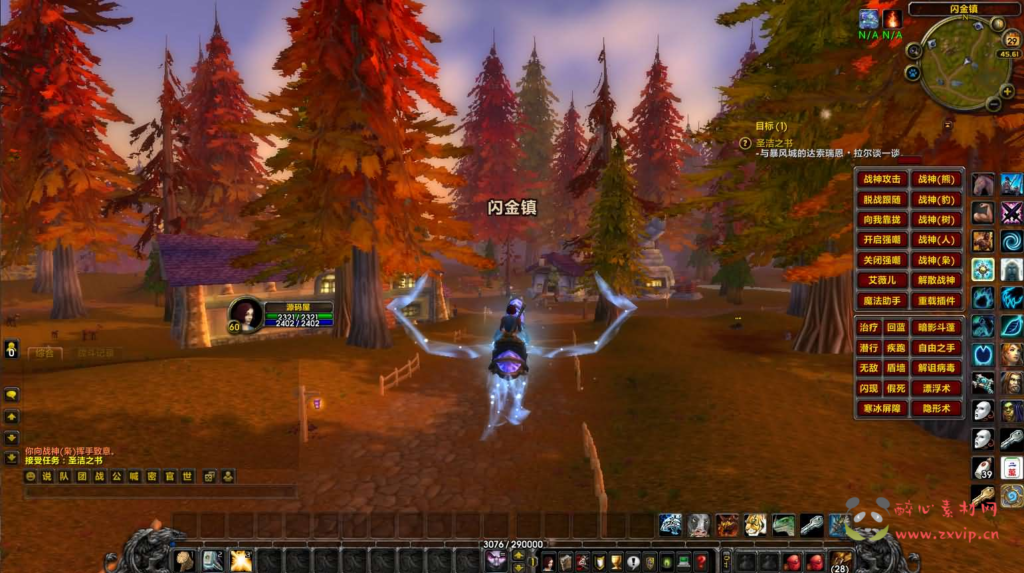Cast 治疗 from the spell panel

point(869,328)
